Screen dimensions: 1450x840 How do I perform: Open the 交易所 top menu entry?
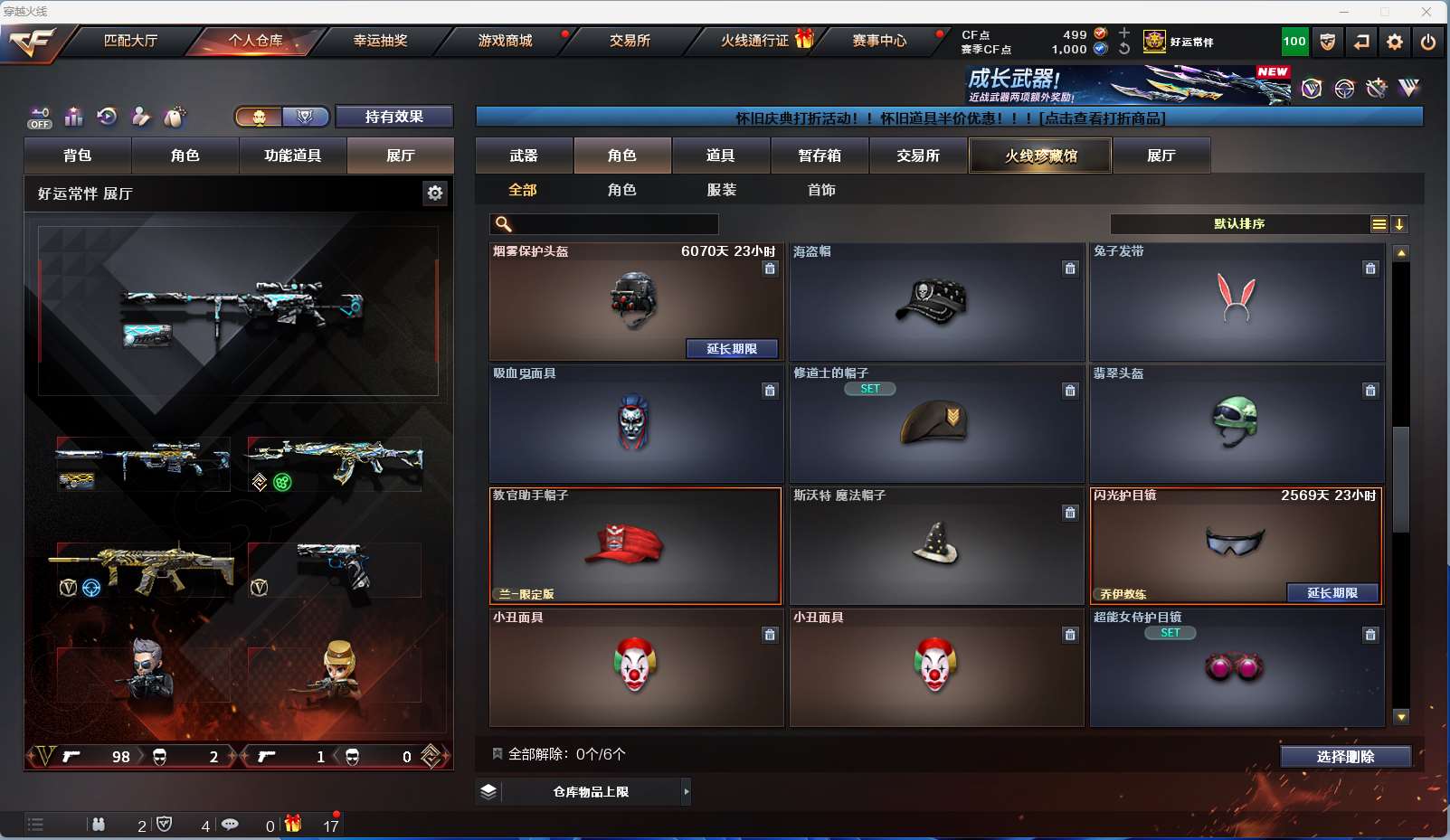tap(630, 41)
